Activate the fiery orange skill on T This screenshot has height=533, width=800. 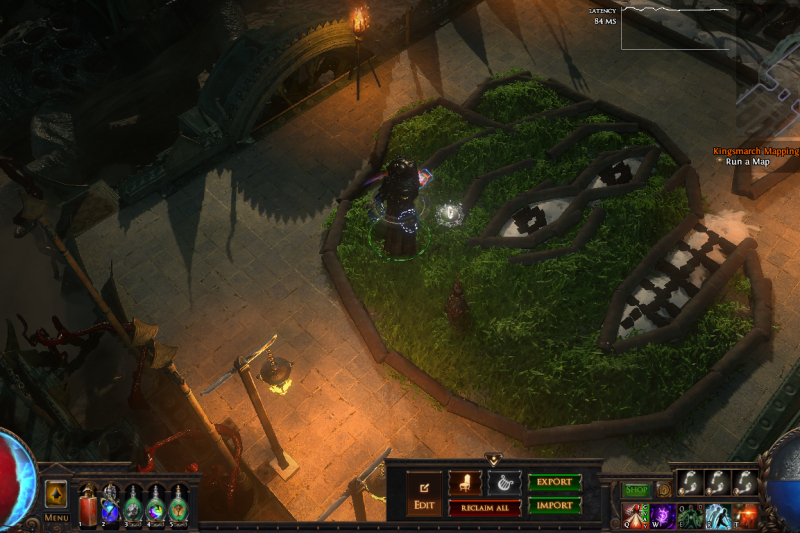point(744,514)
